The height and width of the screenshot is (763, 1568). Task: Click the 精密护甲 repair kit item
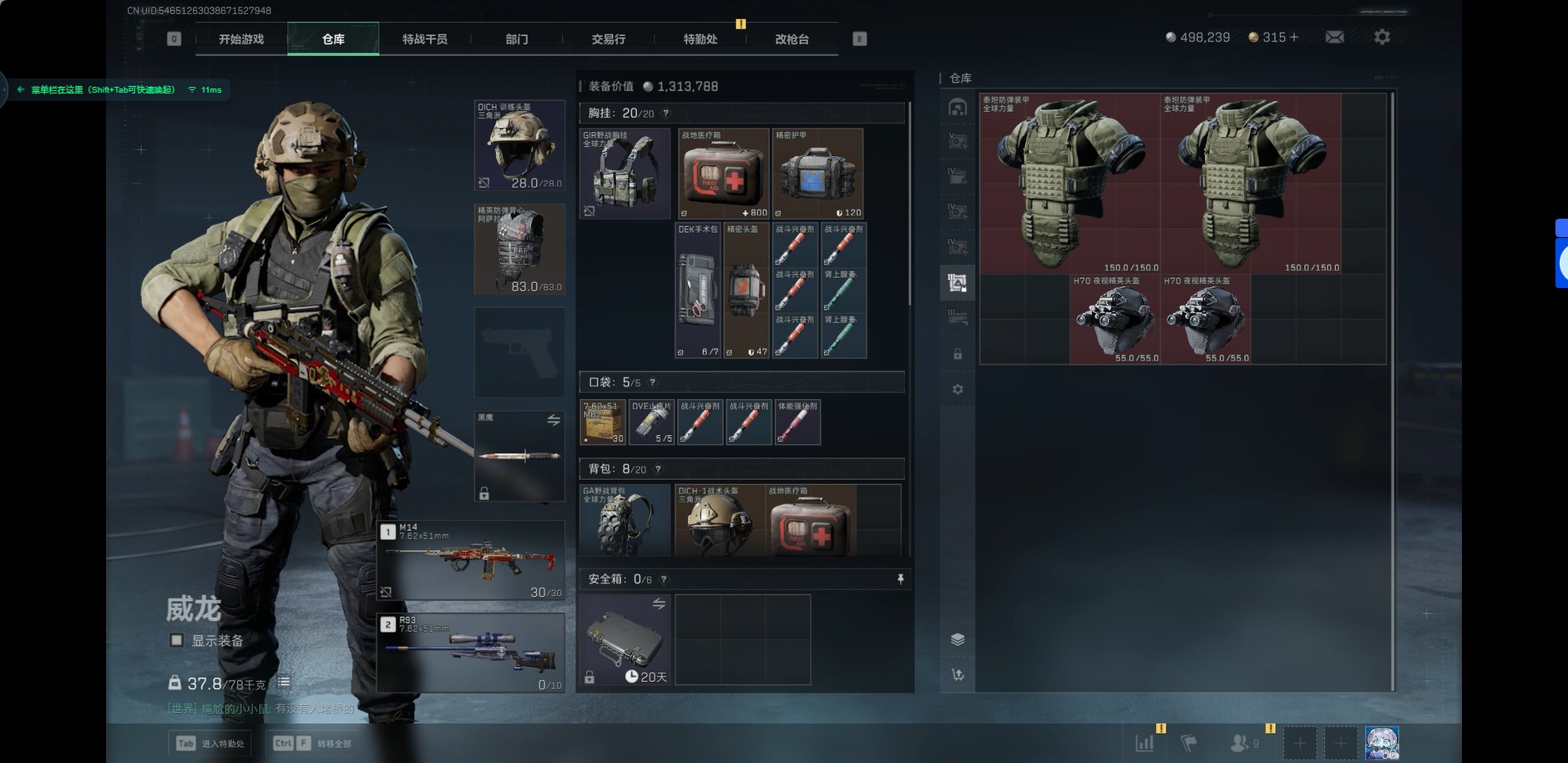pos(817,174)
